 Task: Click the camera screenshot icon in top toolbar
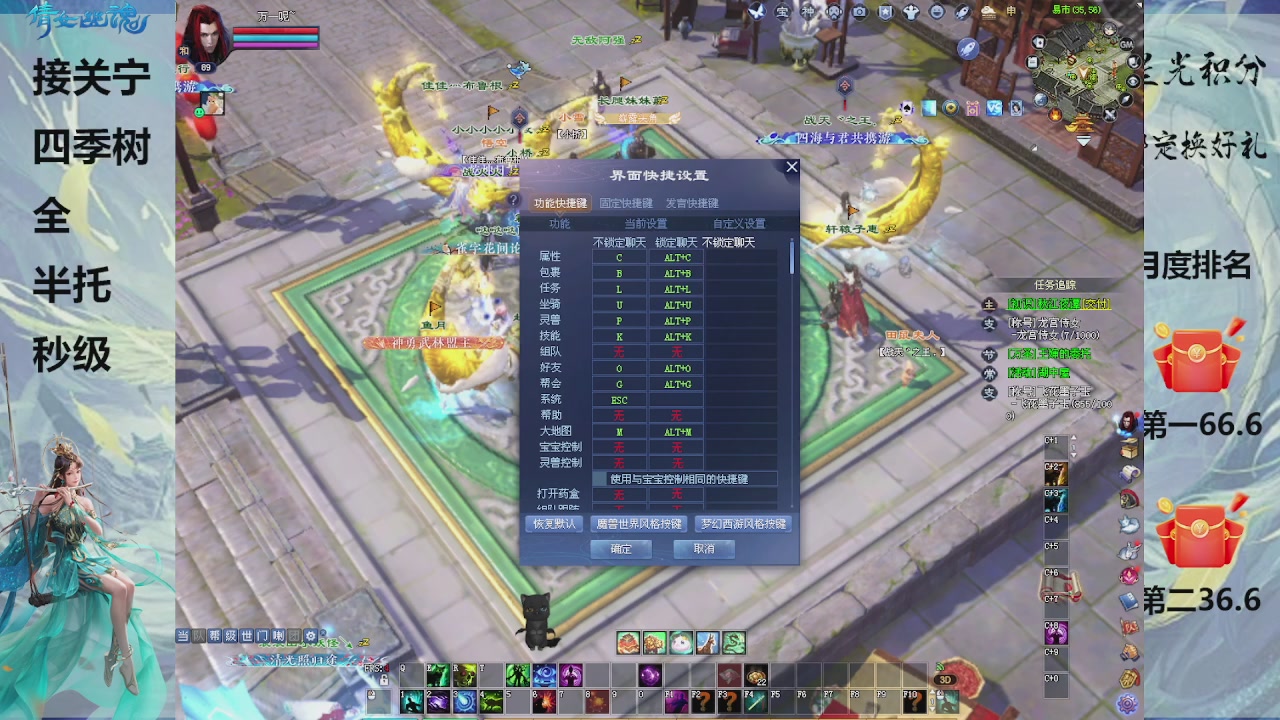(x=859, y=12)
